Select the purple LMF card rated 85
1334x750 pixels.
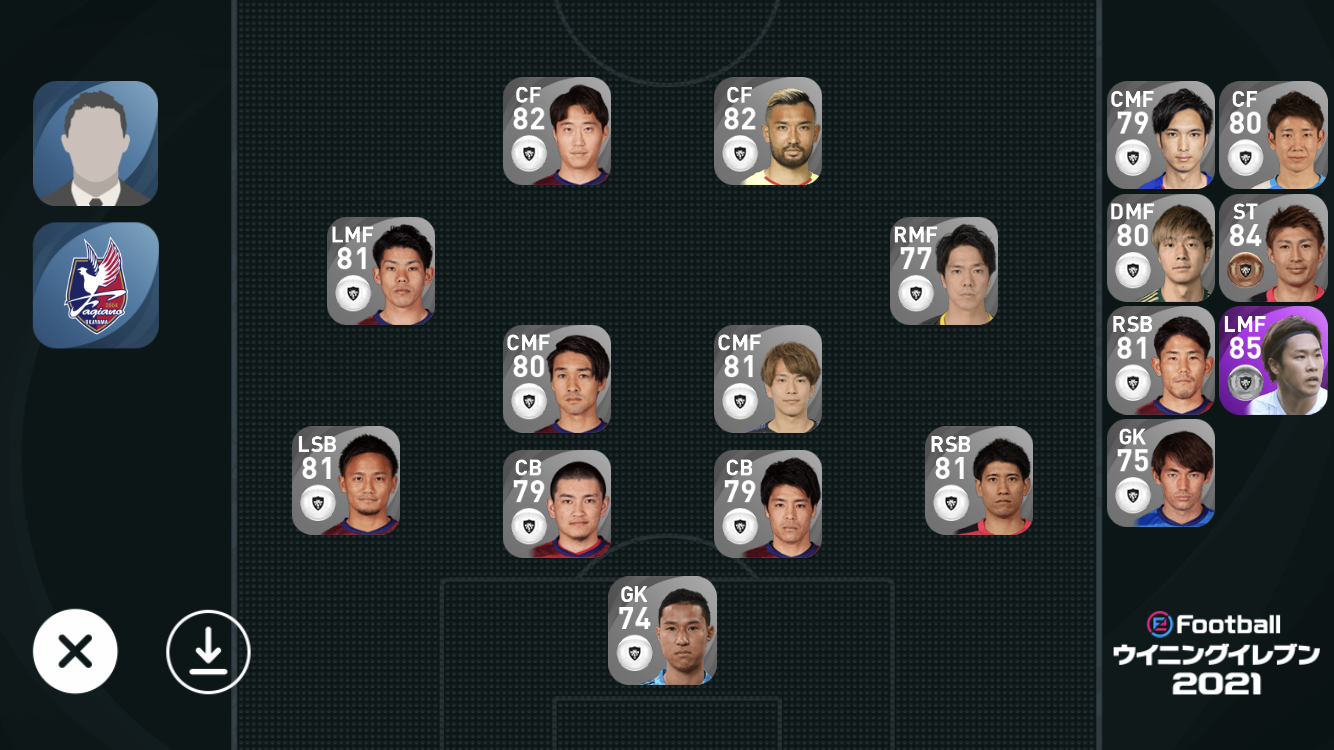[1273, 360]
